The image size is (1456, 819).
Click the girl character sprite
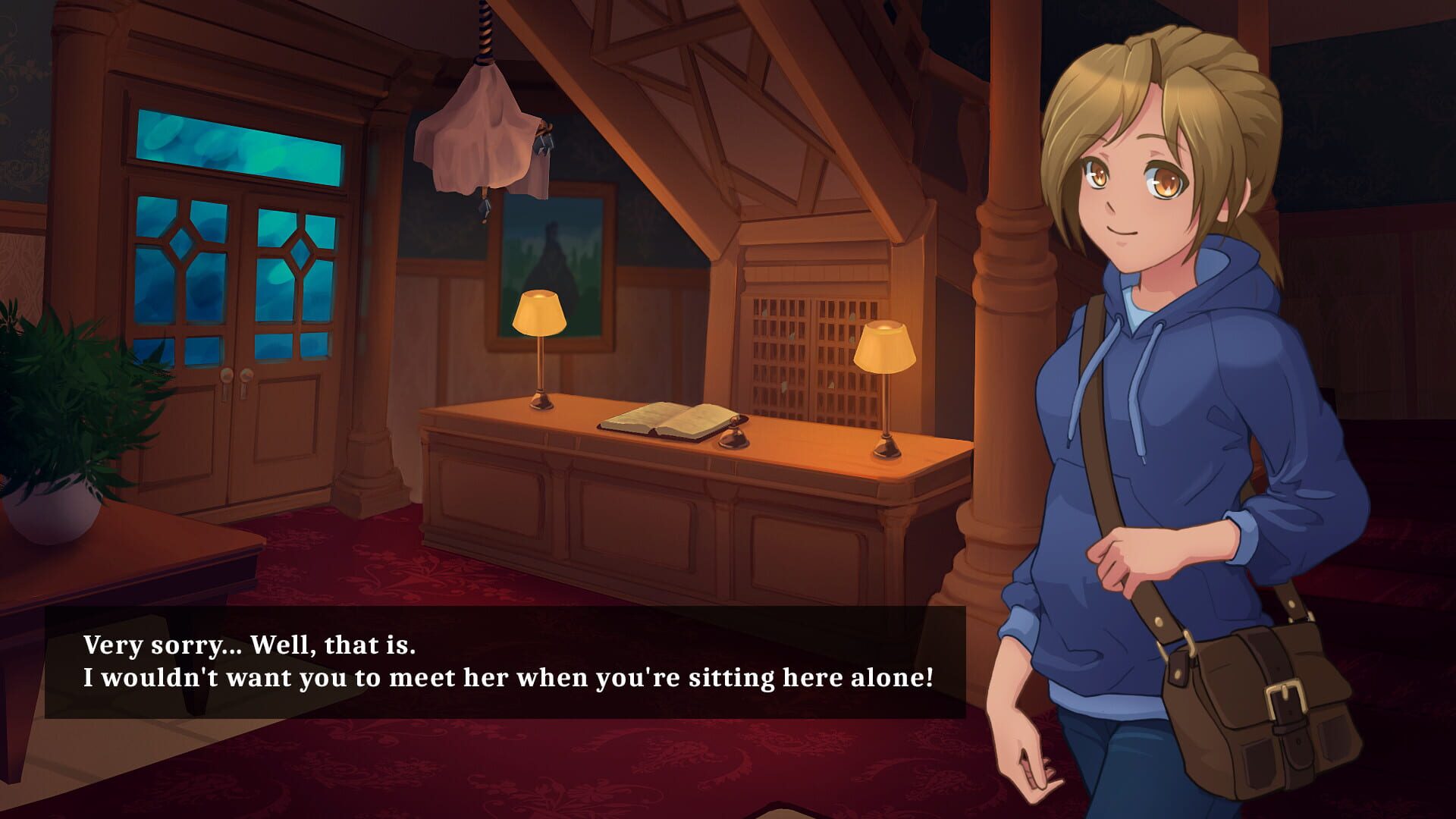pos(1183,379)
